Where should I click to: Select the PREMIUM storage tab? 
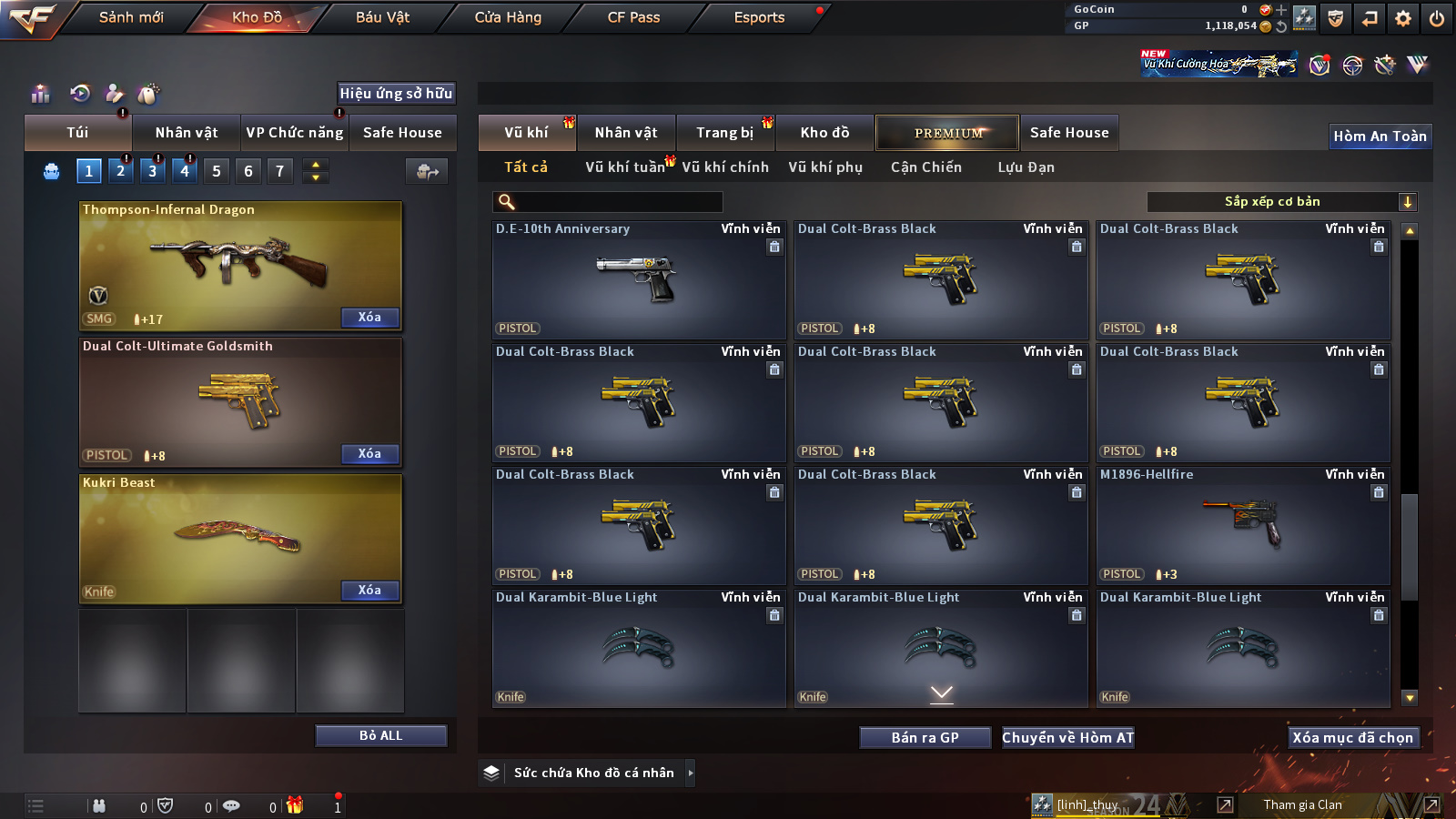pos(947,133)
